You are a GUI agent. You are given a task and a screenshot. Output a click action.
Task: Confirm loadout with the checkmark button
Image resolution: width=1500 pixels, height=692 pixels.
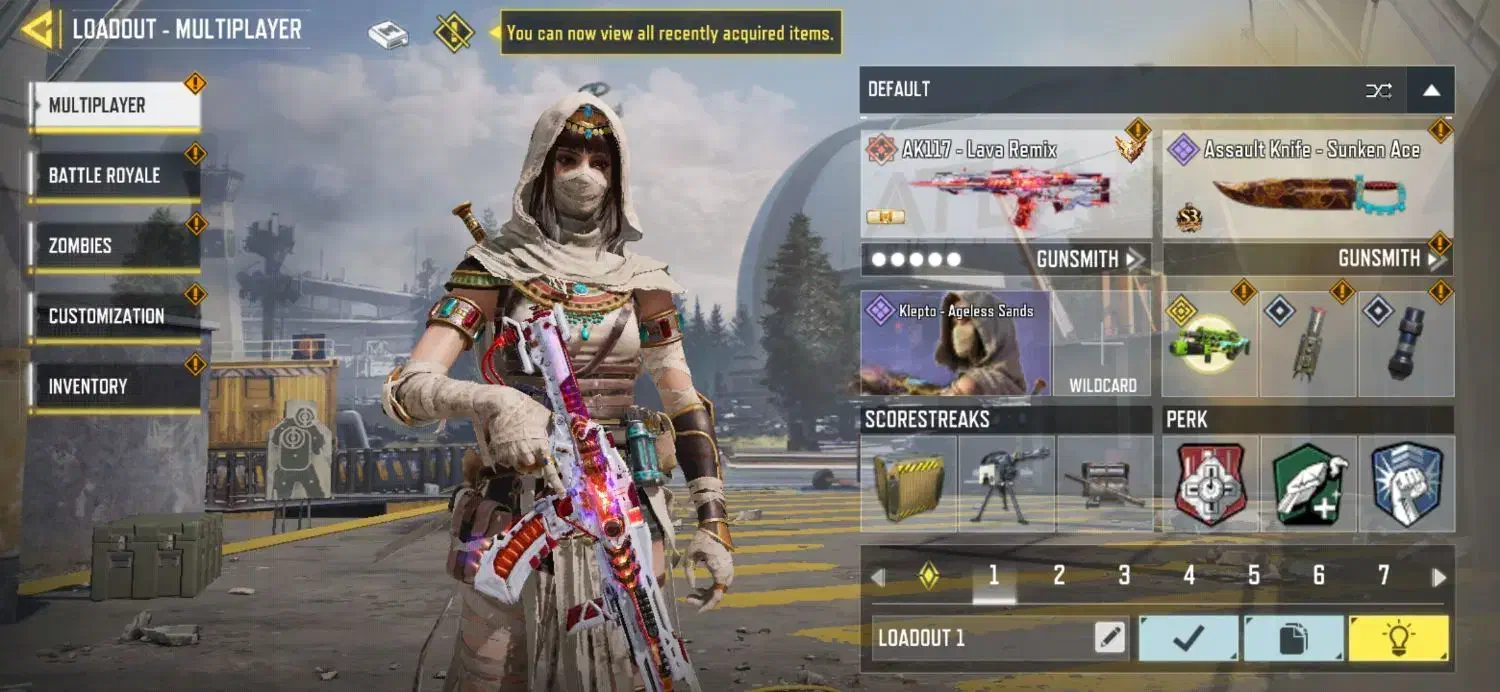click(x=1189, y=637)
